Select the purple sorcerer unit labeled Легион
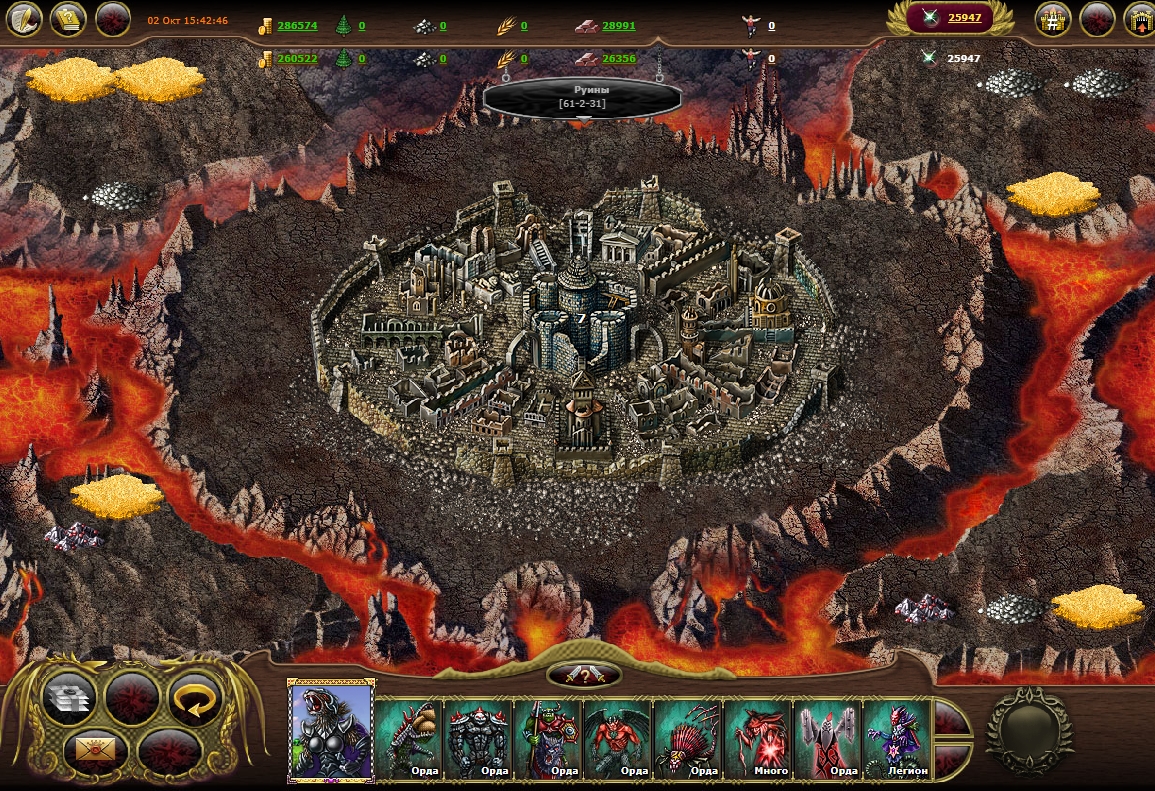Viewport: 1155px width, 791px height. 897,739
